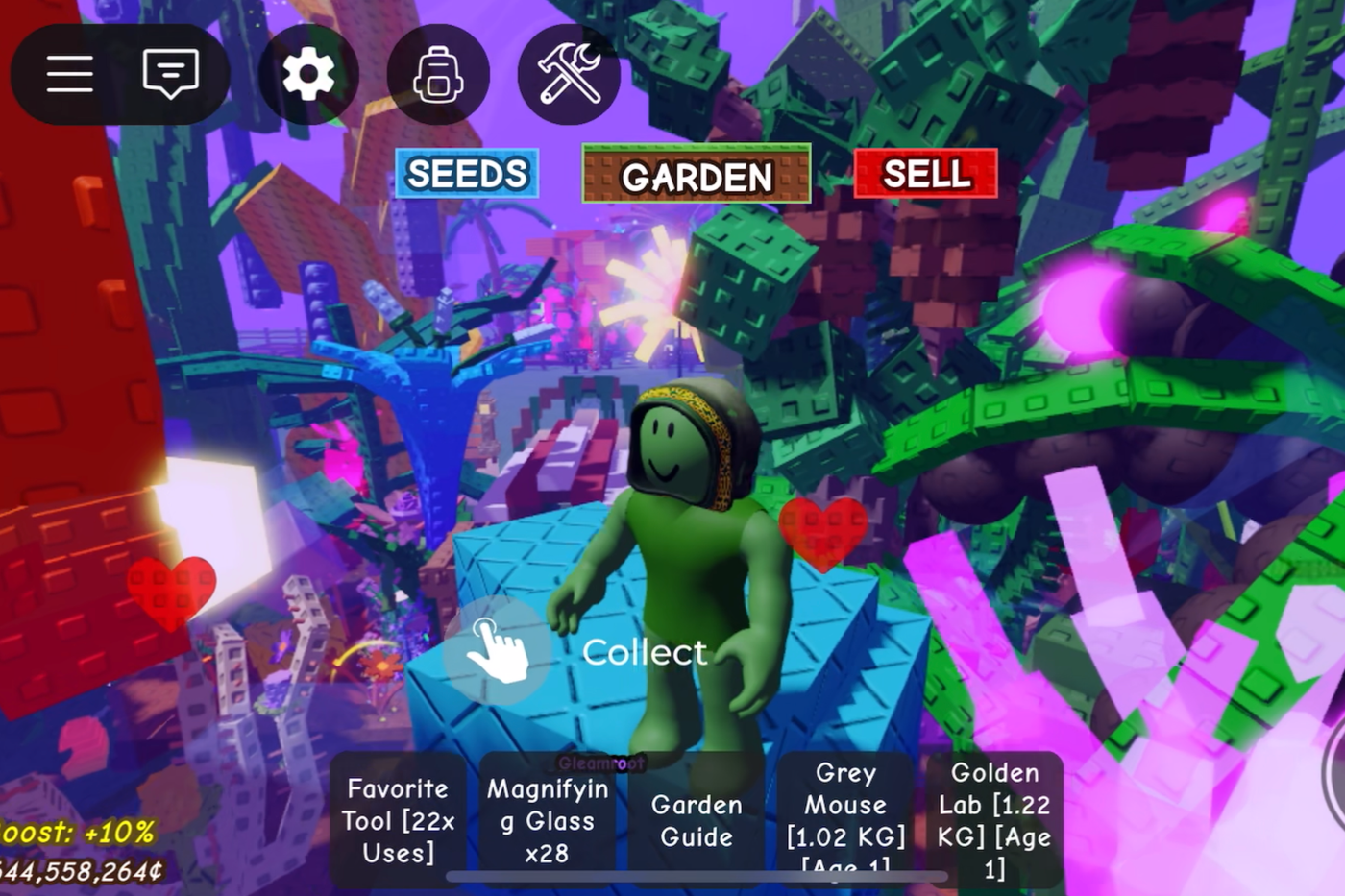1345x896 pixels.
Task: Teleport to the SEEDS shop
Action: point(467,174)
